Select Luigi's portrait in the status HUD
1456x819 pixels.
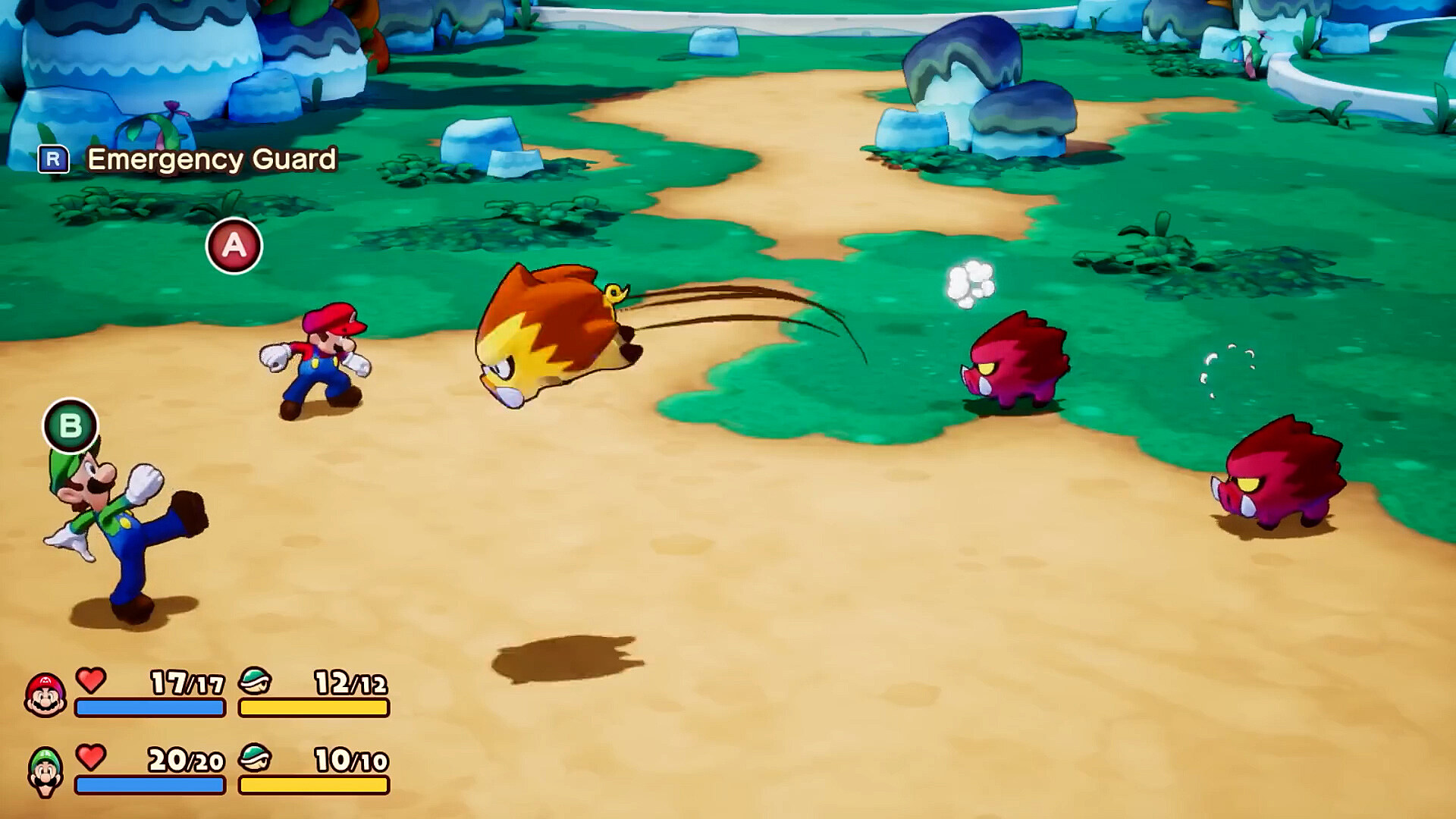(x=45, y=771)
